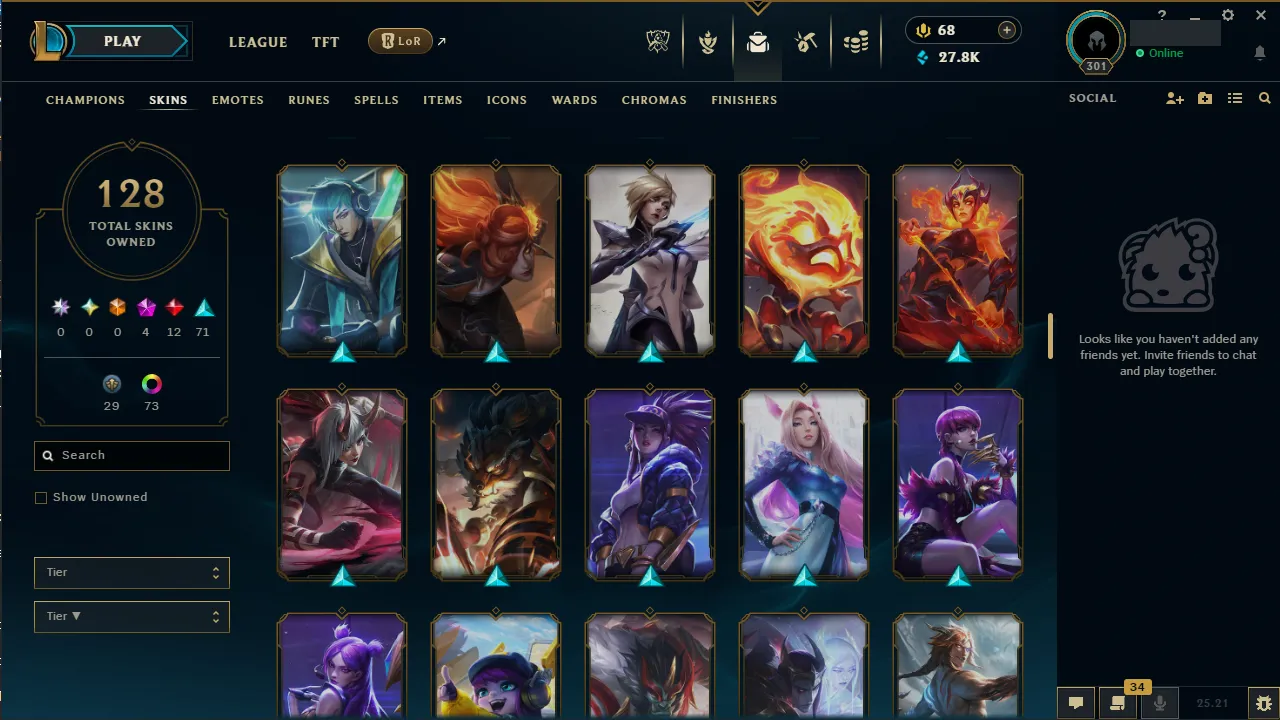Click the skin Search input field
The image size is (1280, 720).
(x=131, y=455)
